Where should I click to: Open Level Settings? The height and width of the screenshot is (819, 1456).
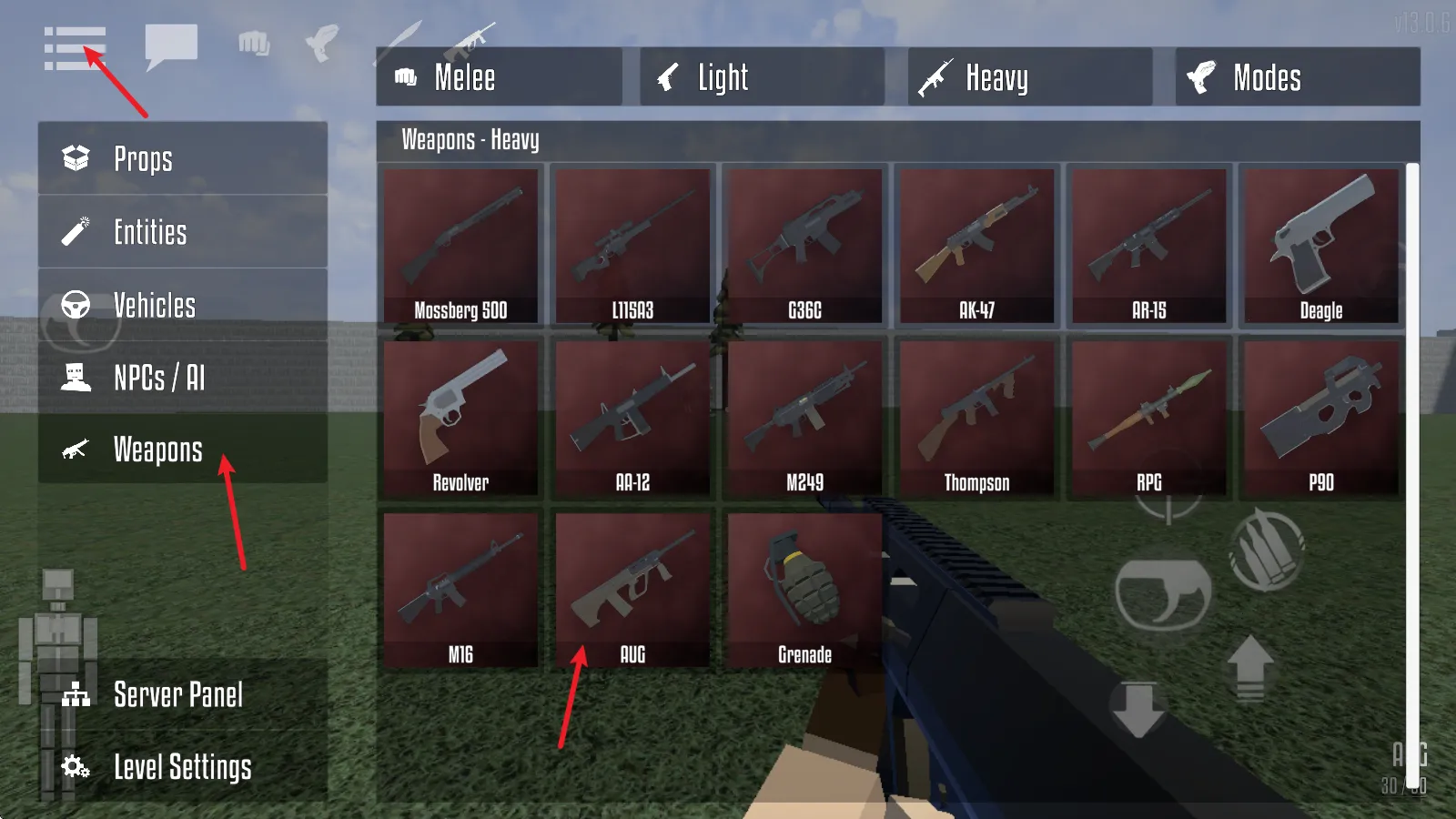click(x=182, y=767)
